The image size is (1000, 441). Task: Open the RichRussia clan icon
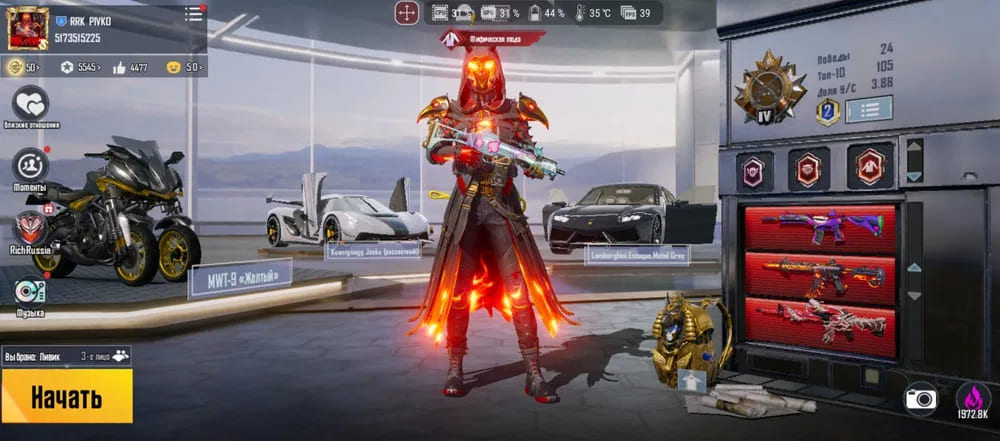[31, 228]
